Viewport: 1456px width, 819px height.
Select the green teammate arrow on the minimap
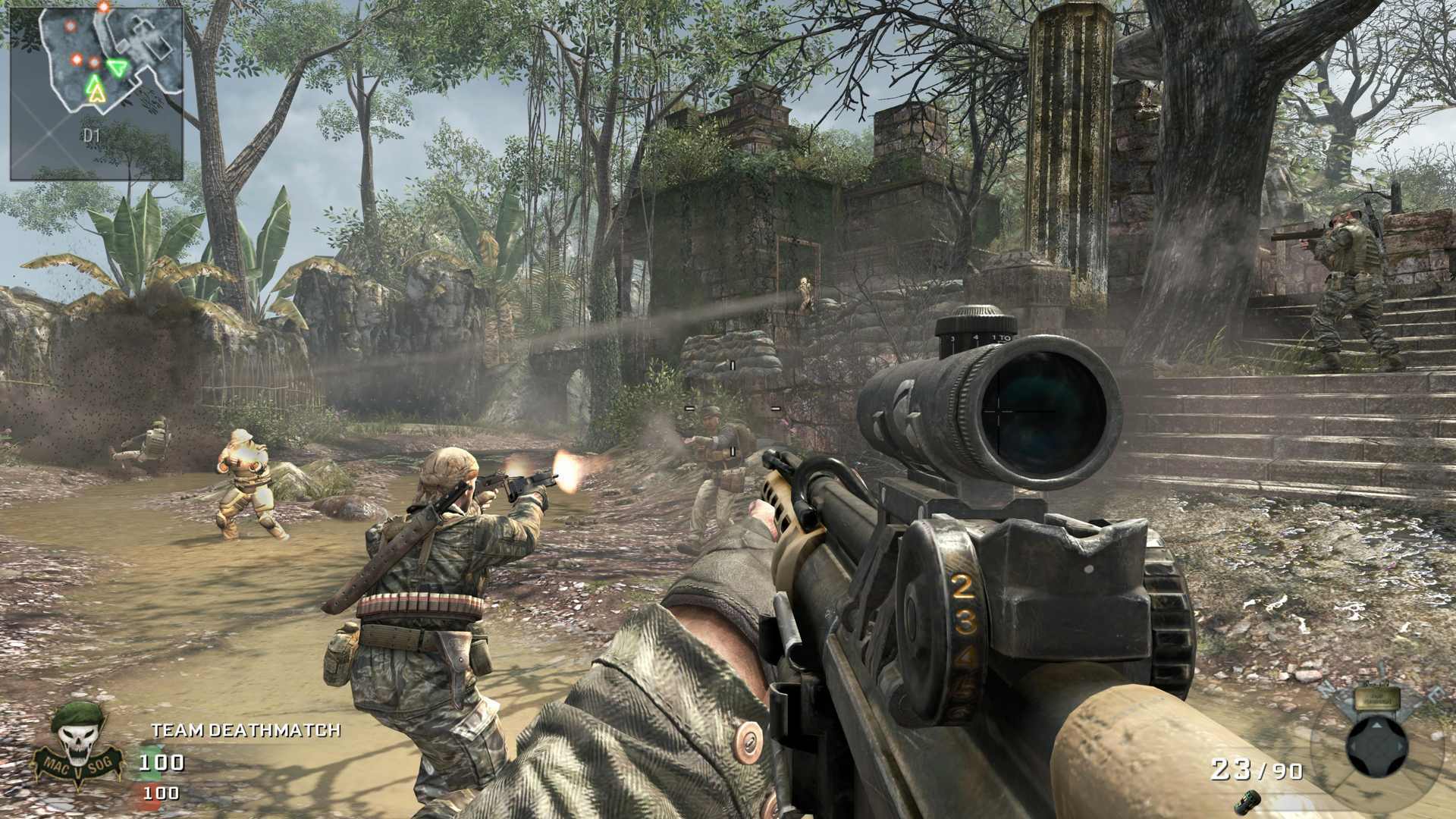(x=118, y=68)
